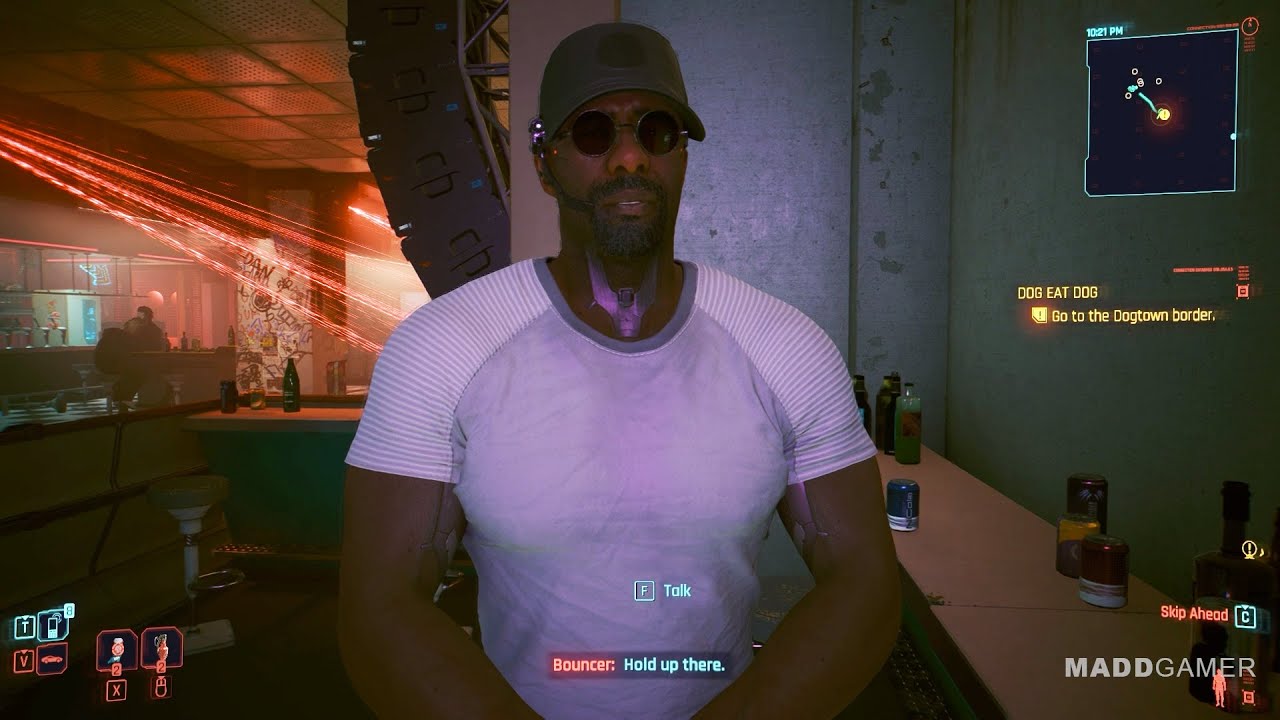This screenshot has height=720, width=1280.
Task: Click the 10:21 PM clock on the minimap
Action: point(1104,31)
